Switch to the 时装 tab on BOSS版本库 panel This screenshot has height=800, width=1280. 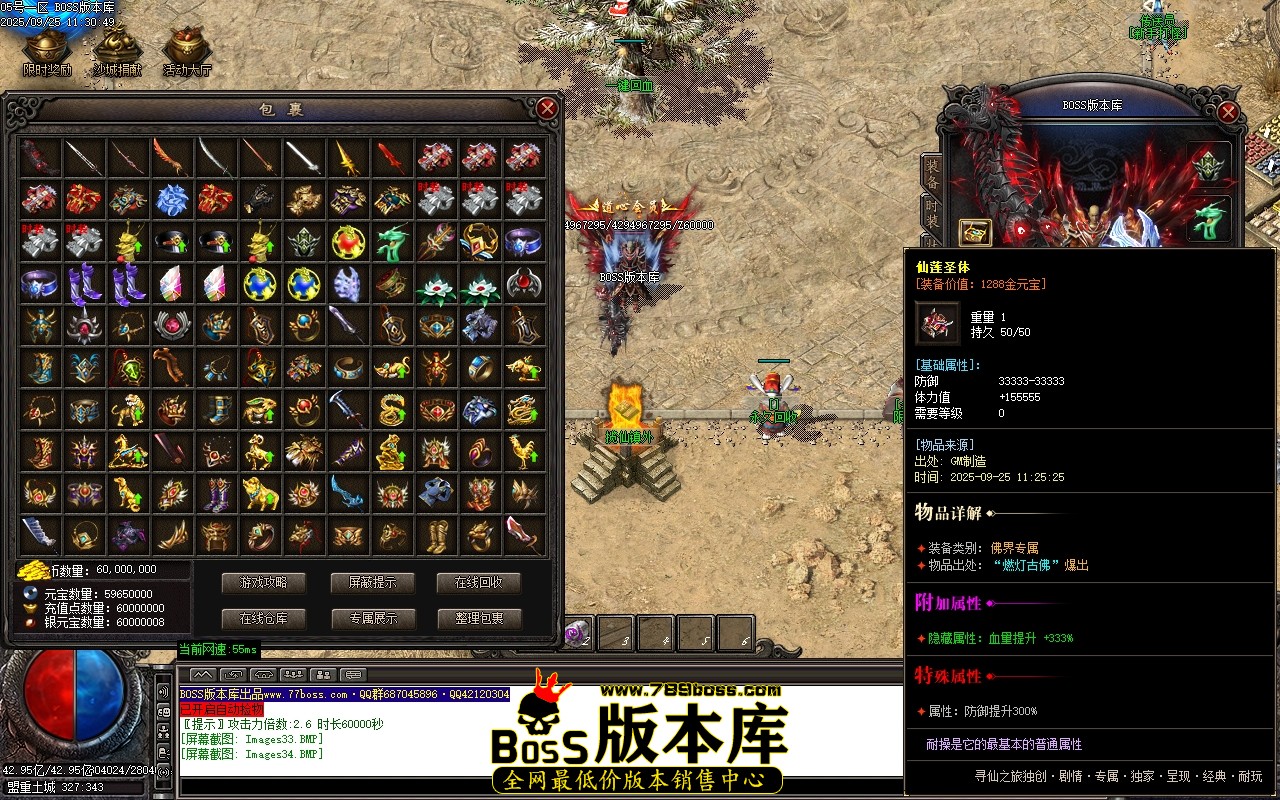931,212
